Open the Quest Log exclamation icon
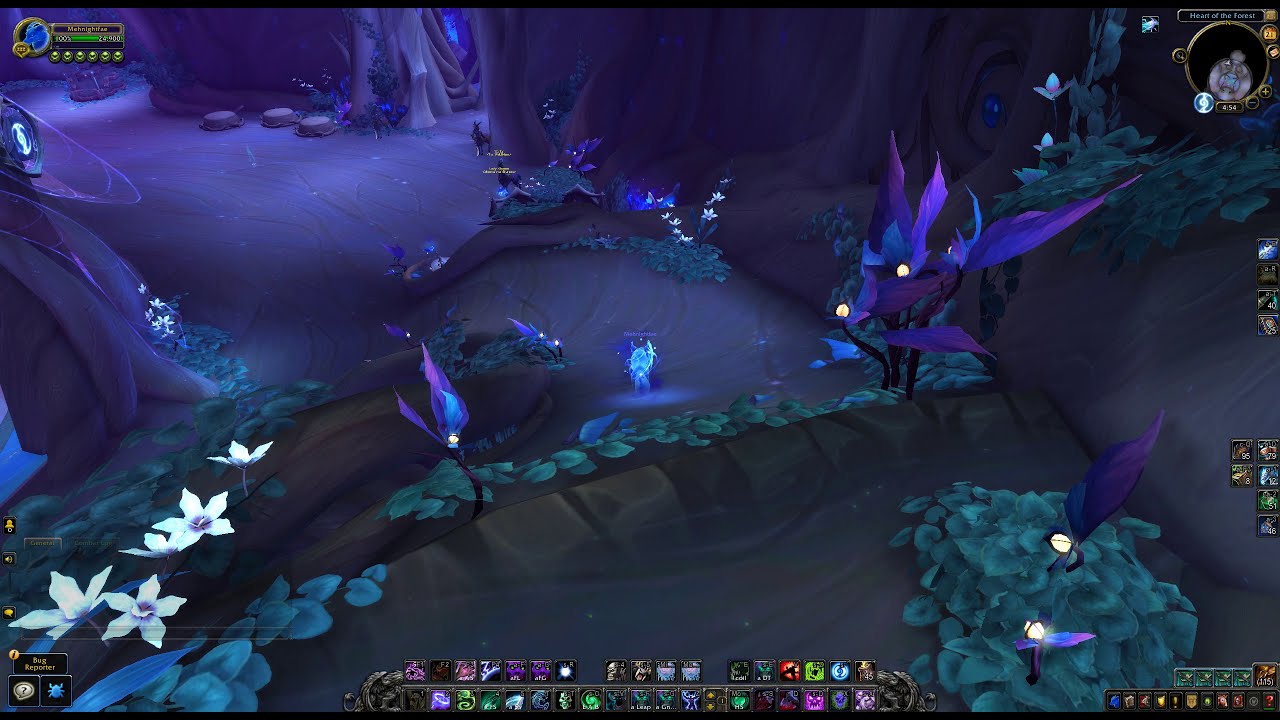Screen dimensions: 1280x720 [1176, 701]
